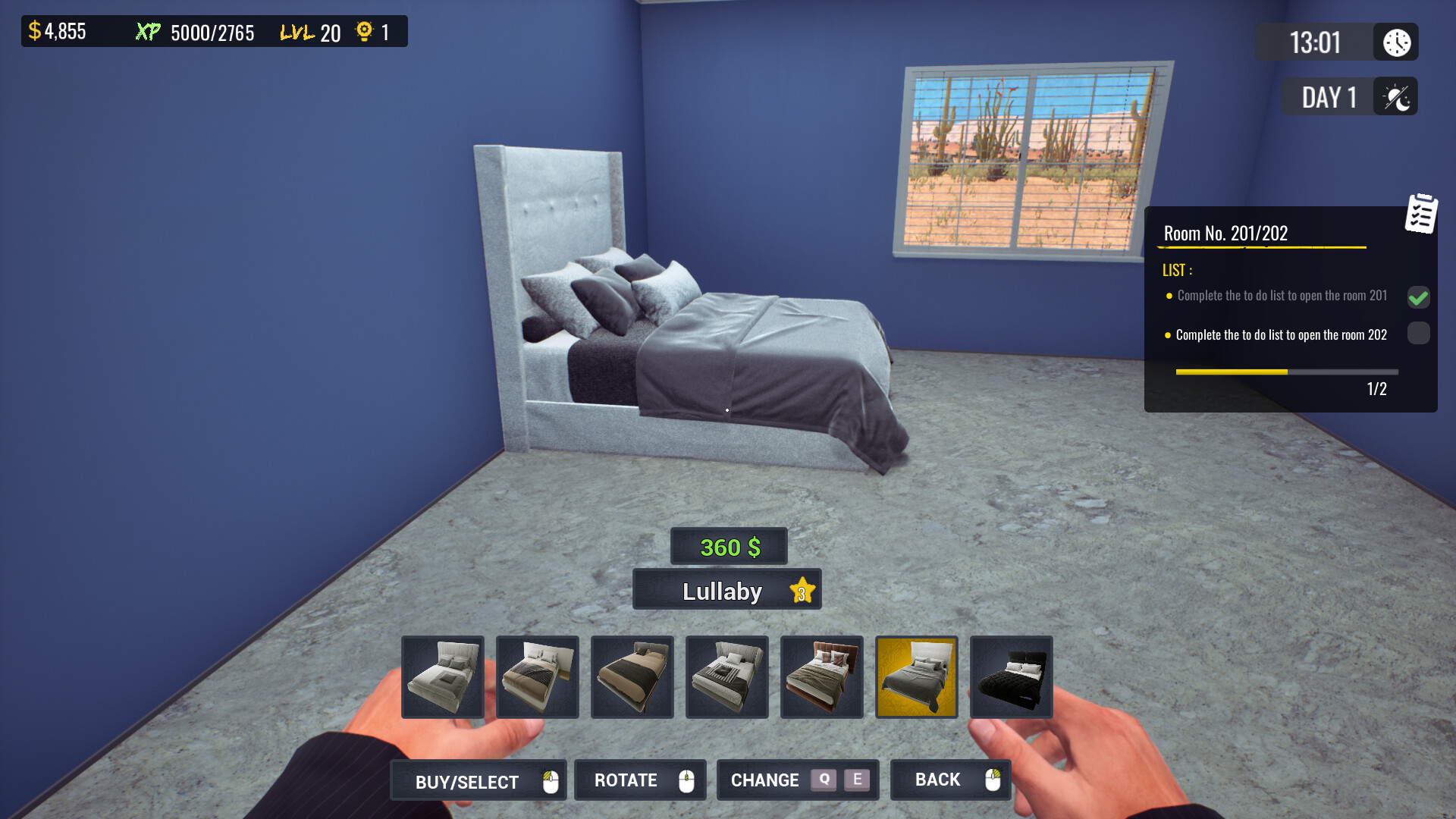Viewport: 1456px width, 819px height.
Task: Select the brown headboard bed thumbnail
Action: coord(821,676)
